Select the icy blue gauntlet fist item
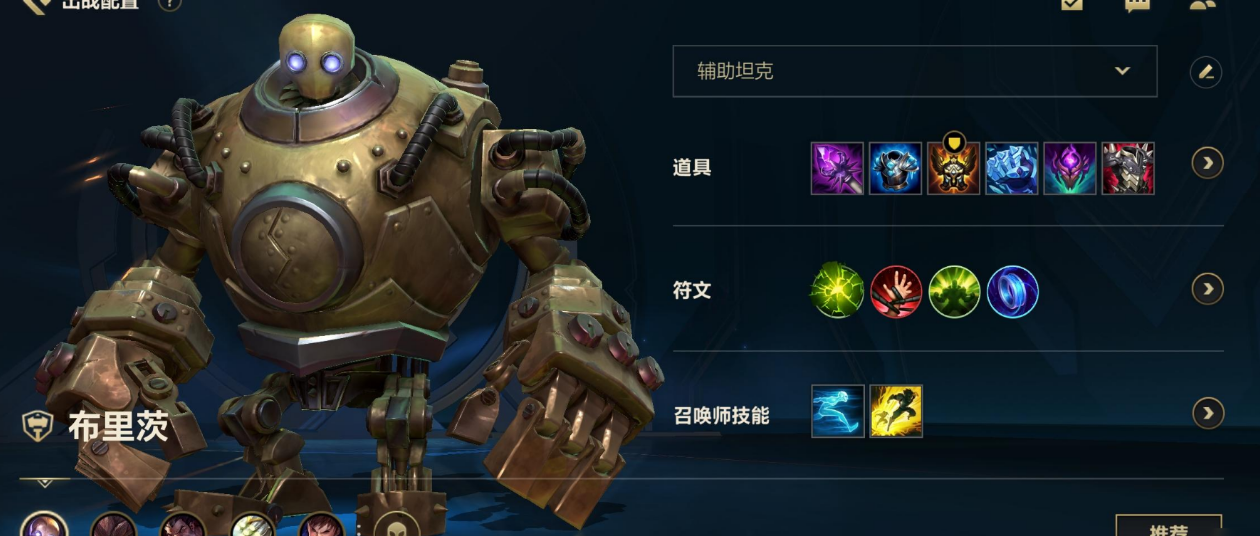The width and height of the screenshot is (1260, 536). click(1011, 168)
